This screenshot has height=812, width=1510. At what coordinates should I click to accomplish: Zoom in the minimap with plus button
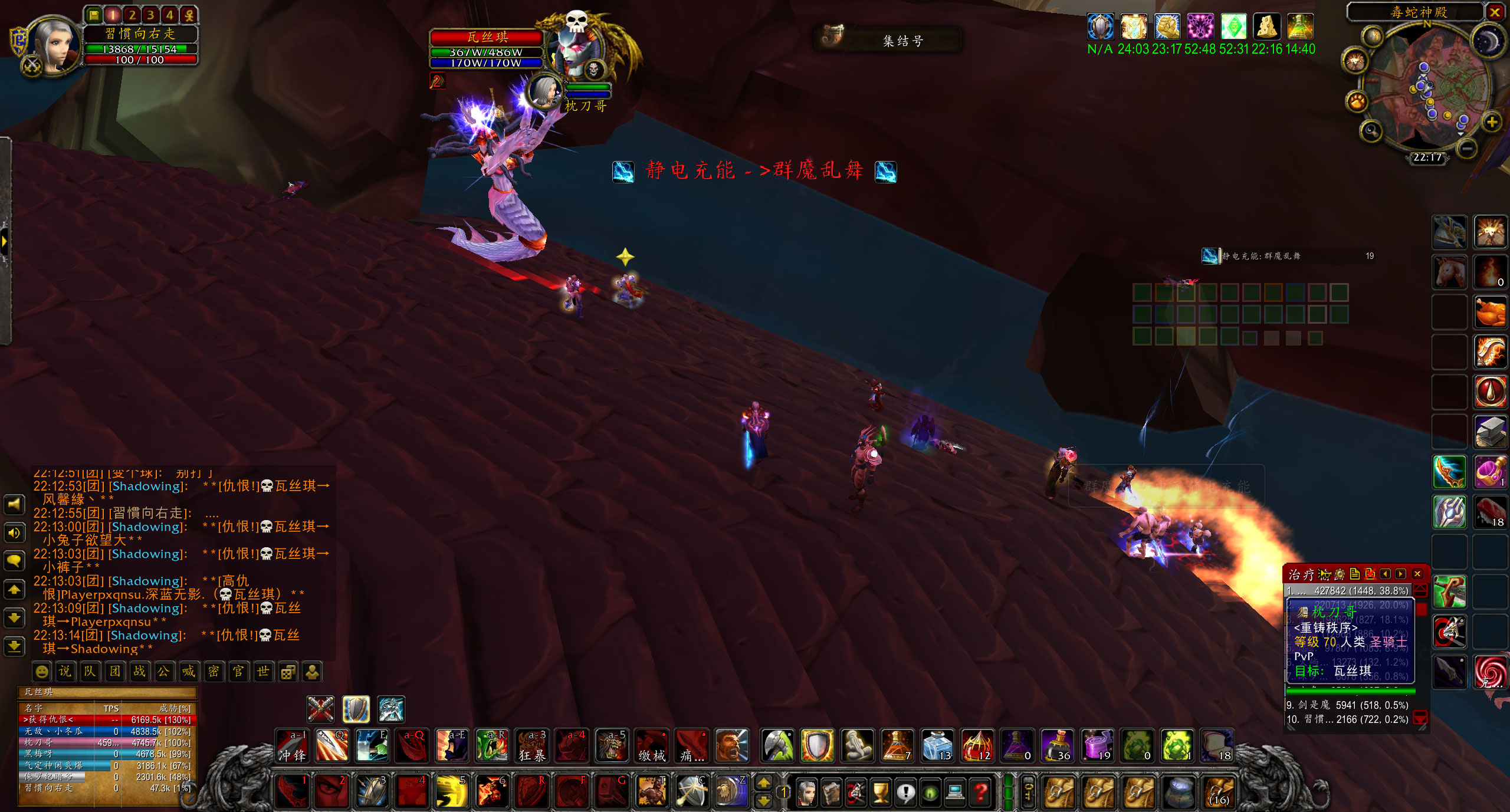point(1492,122)
